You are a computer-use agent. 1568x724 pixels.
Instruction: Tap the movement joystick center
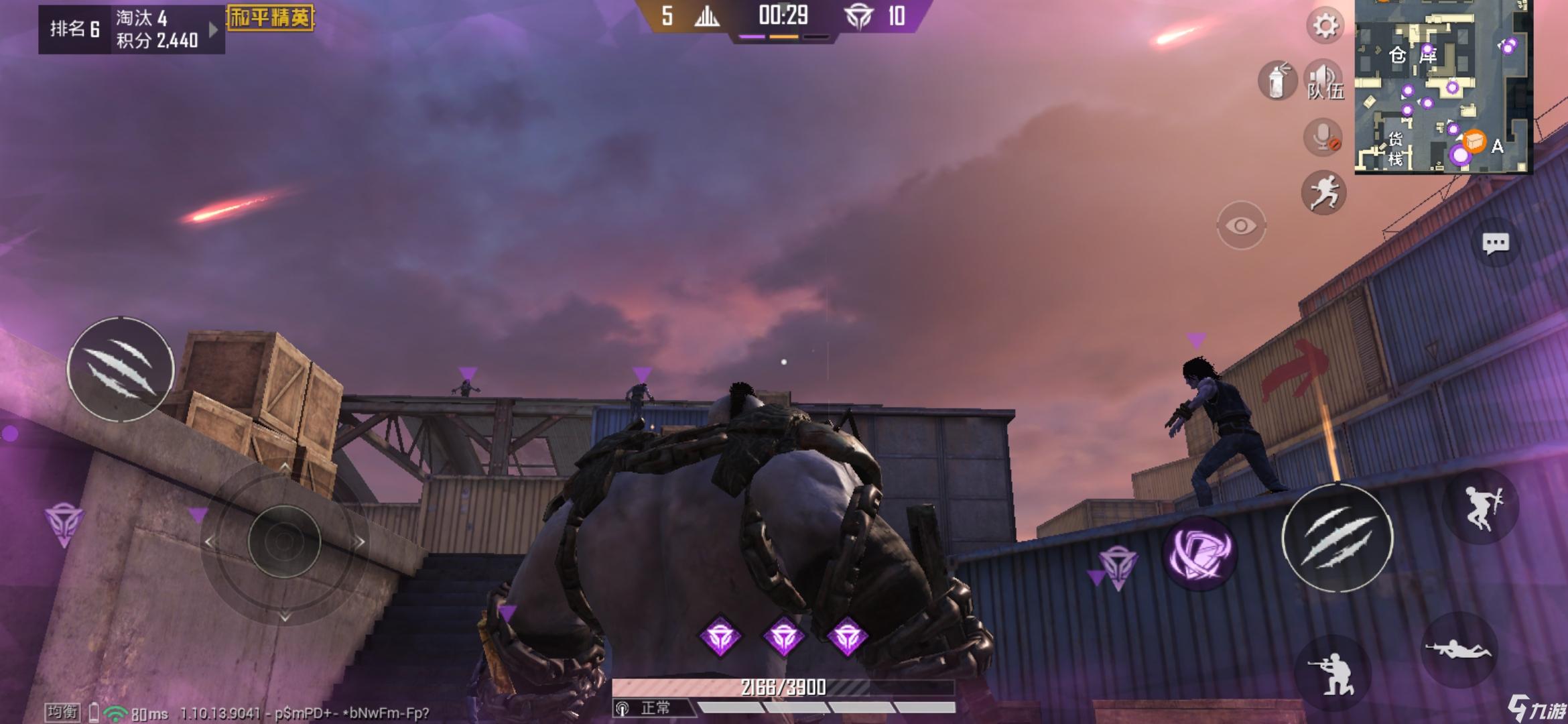tap(284, 541)
